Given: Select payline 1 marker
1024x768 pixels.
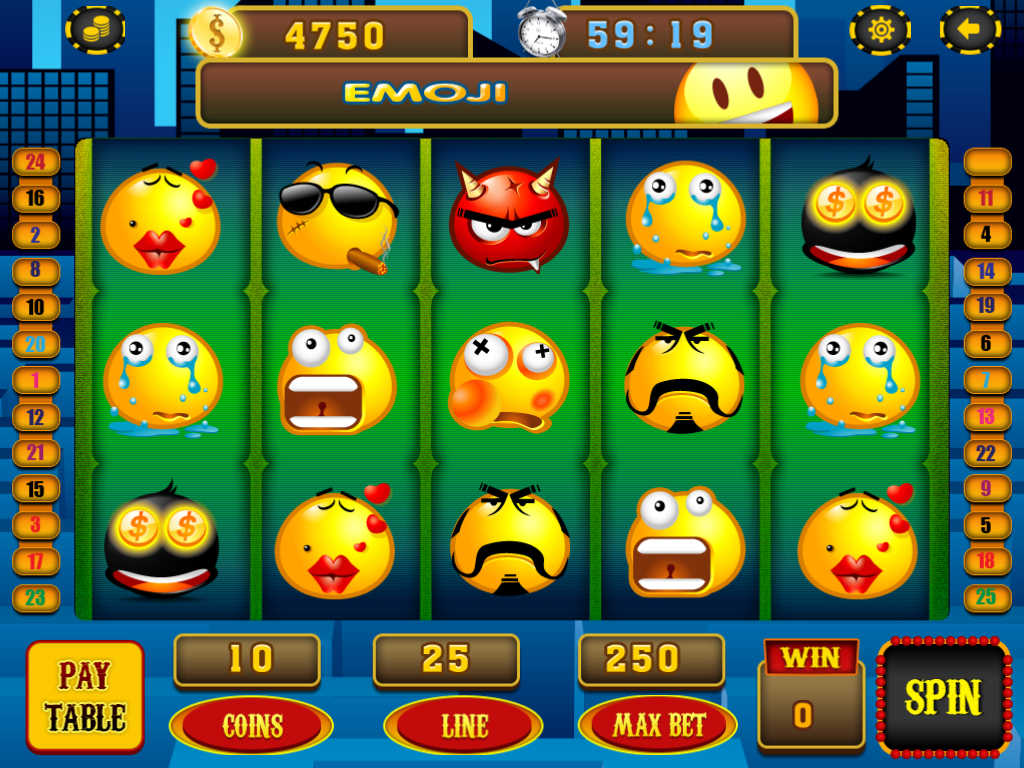Looking at the screenshot, I should coord(36,380).
